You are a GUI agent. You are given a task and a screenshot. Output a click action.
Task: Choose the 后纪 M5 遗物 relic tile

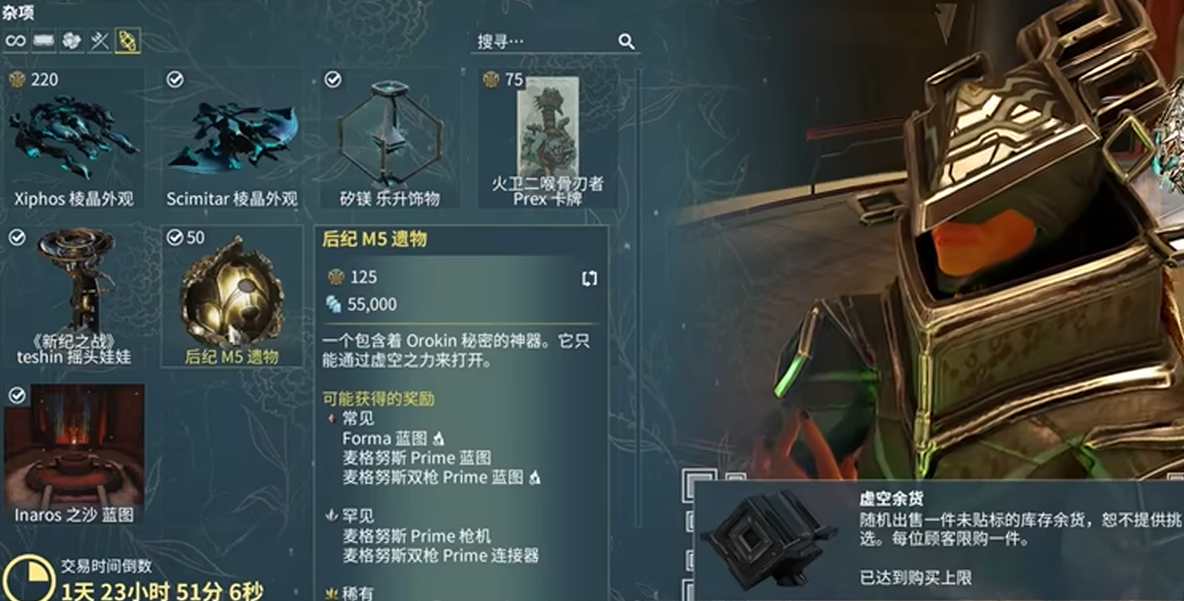coord(232,296)
